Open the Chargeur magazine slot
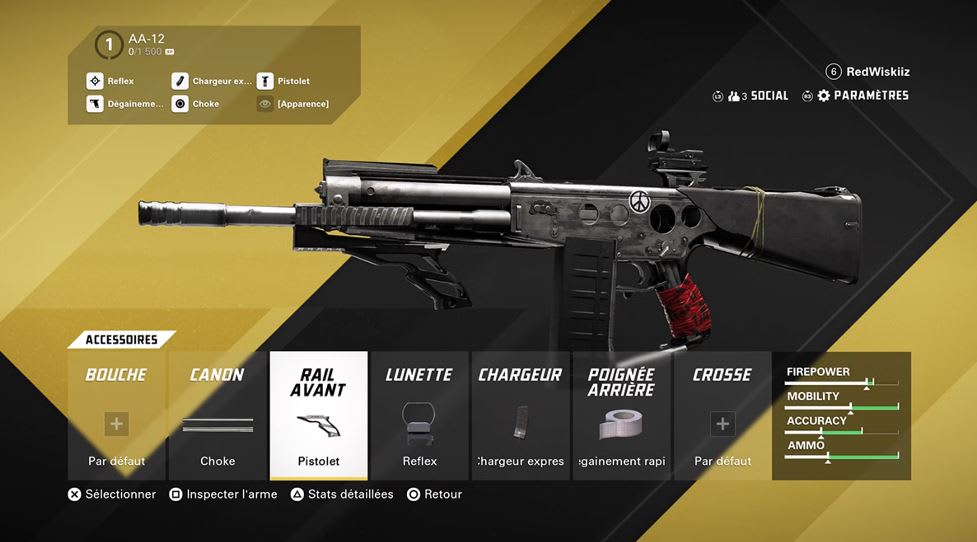Image resolution: width=977 pixels, height=542 pixels. pos(520,415)
